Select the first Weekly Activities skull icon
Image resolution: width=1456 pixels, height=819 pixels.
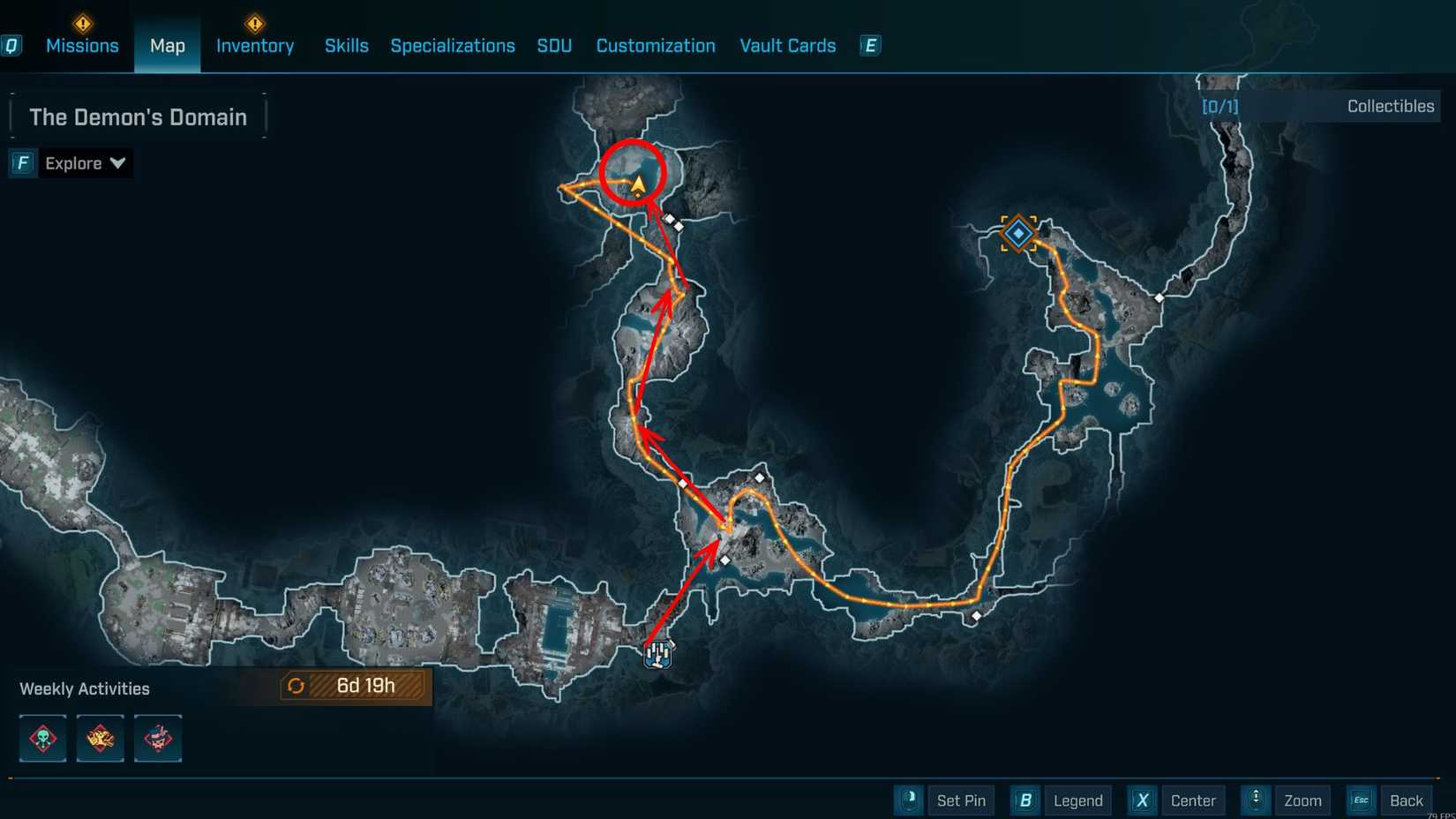point(41,739)
